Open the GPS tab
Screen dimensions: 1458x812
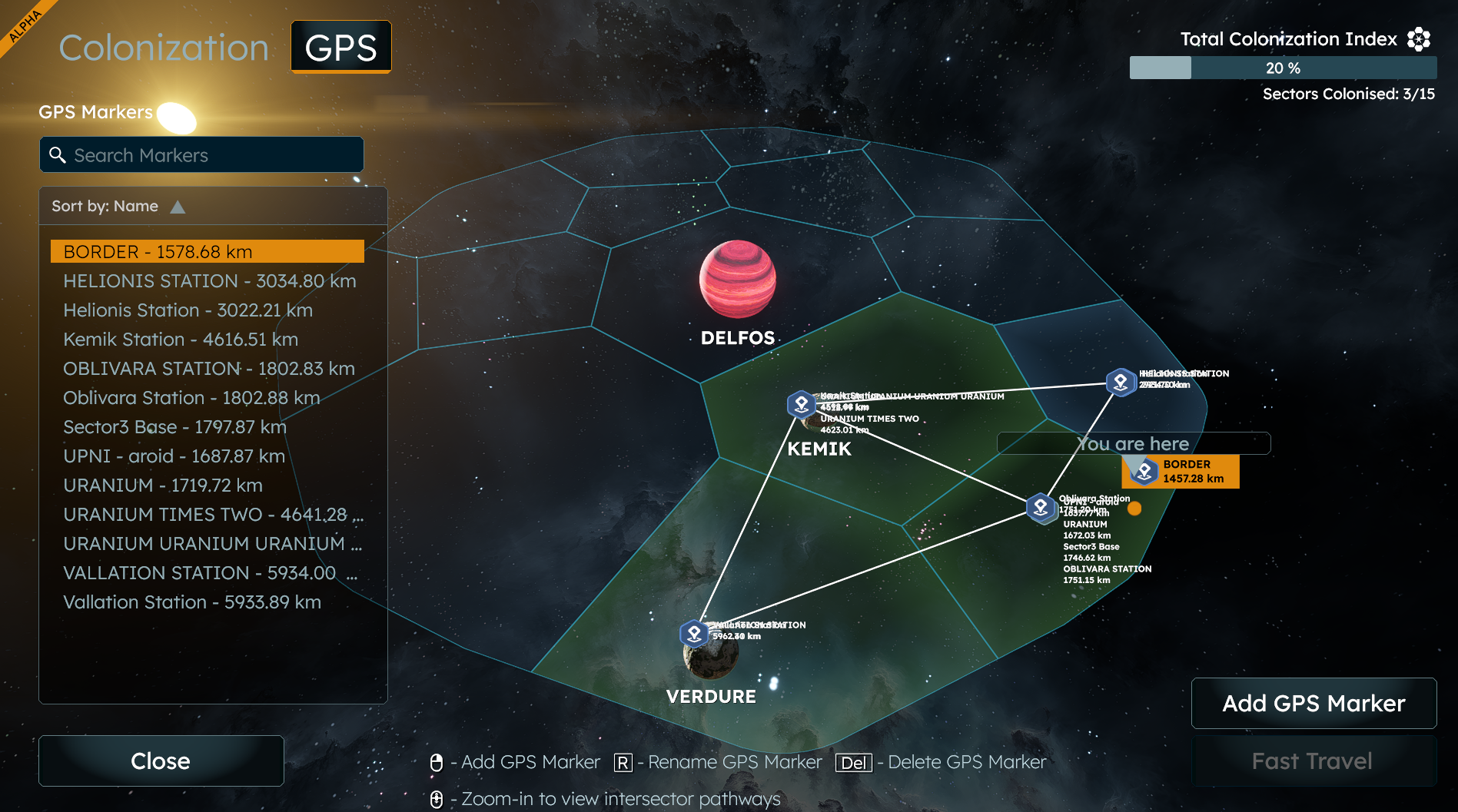(x=340, y=48)
